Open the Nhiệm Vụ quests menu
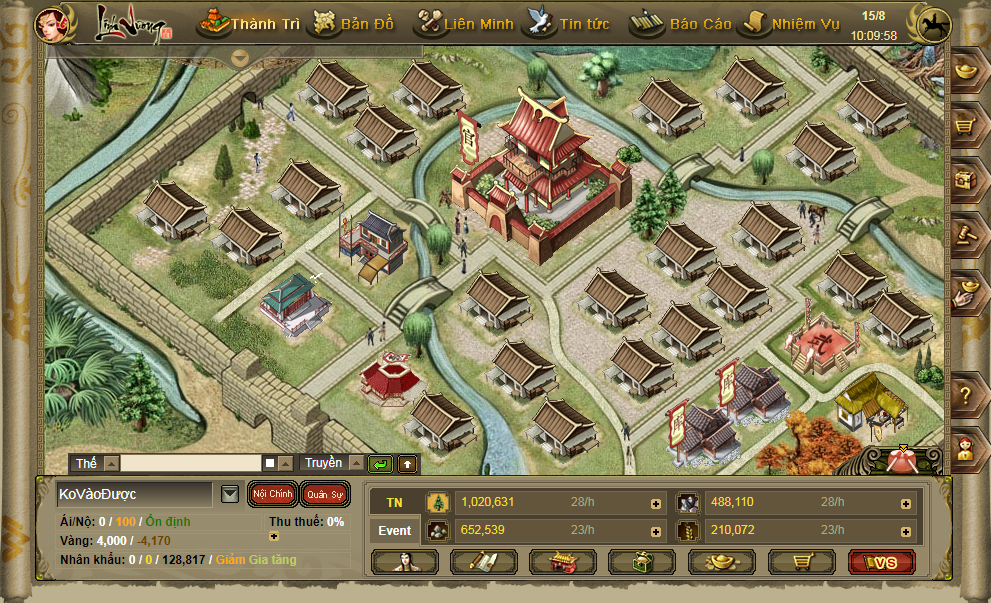This screenshot has width=991, height=603. 789,23
